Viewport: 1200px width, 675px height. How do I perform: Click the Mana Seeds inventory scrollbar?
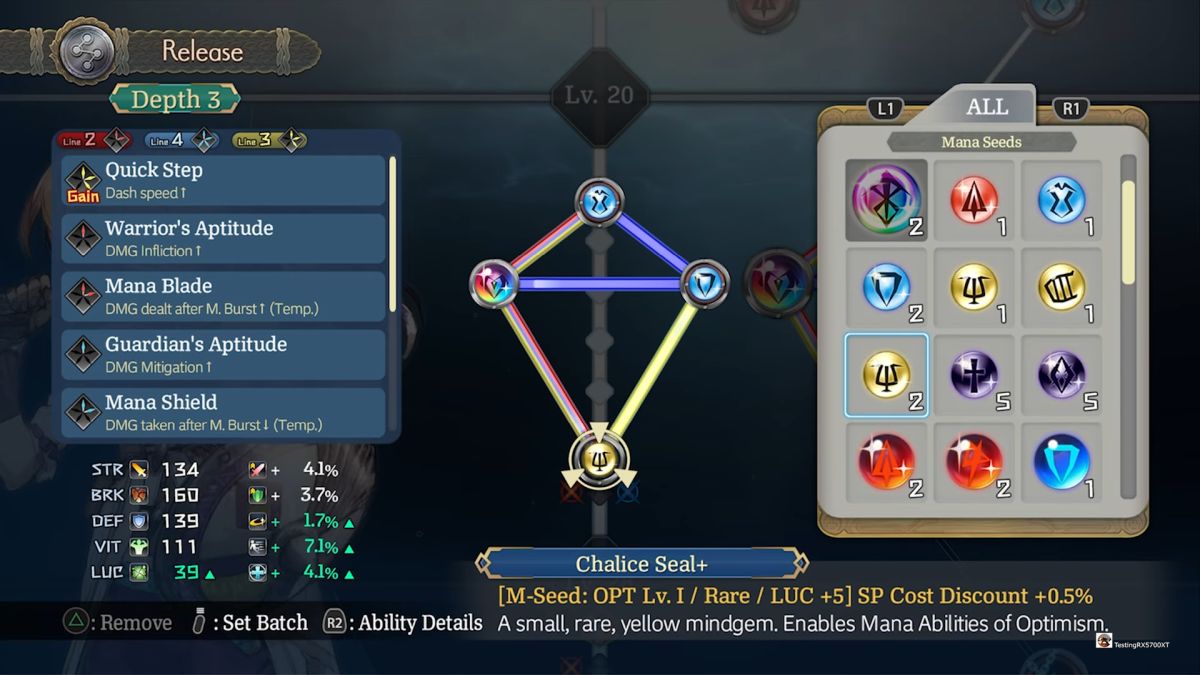pos(1129,233)
